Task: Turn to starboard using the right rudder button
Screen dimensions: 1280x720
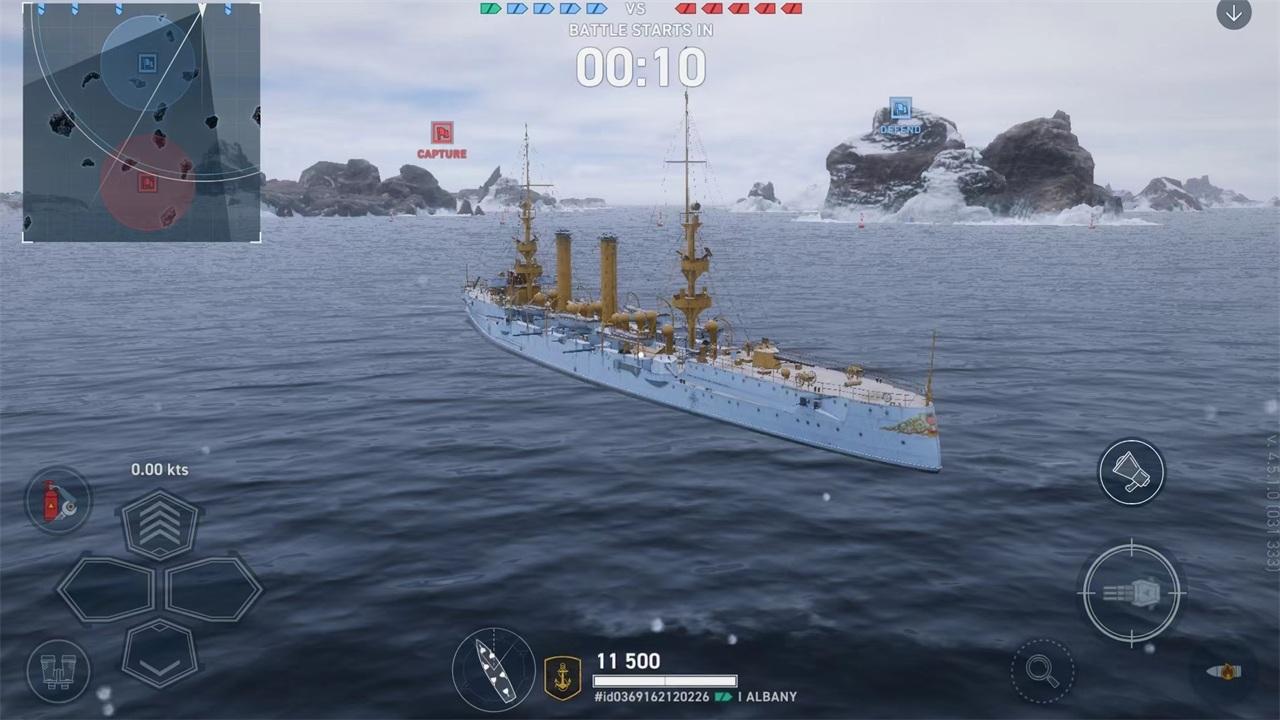Action: pyautogui.click(x=213, y=590)
